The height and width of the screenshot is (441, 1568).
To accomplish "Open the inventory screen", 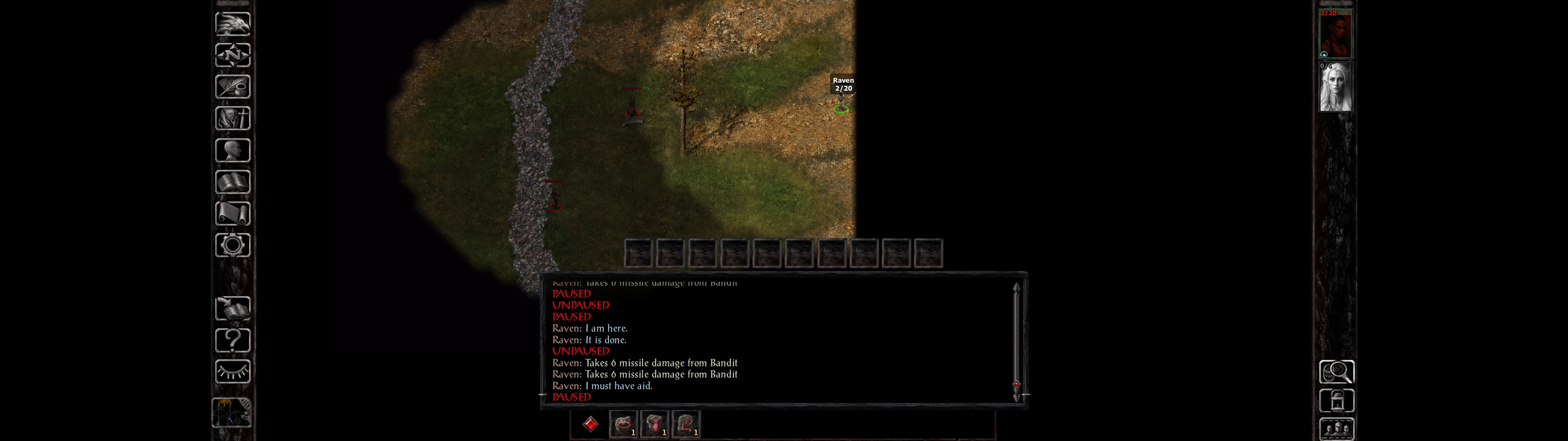I will [232, 118].
